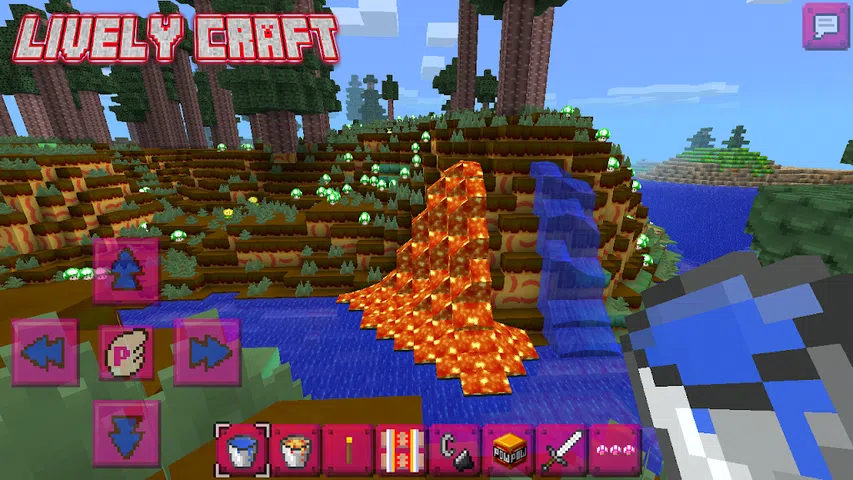Tap the move left arrow button

[x=45, y=352]
